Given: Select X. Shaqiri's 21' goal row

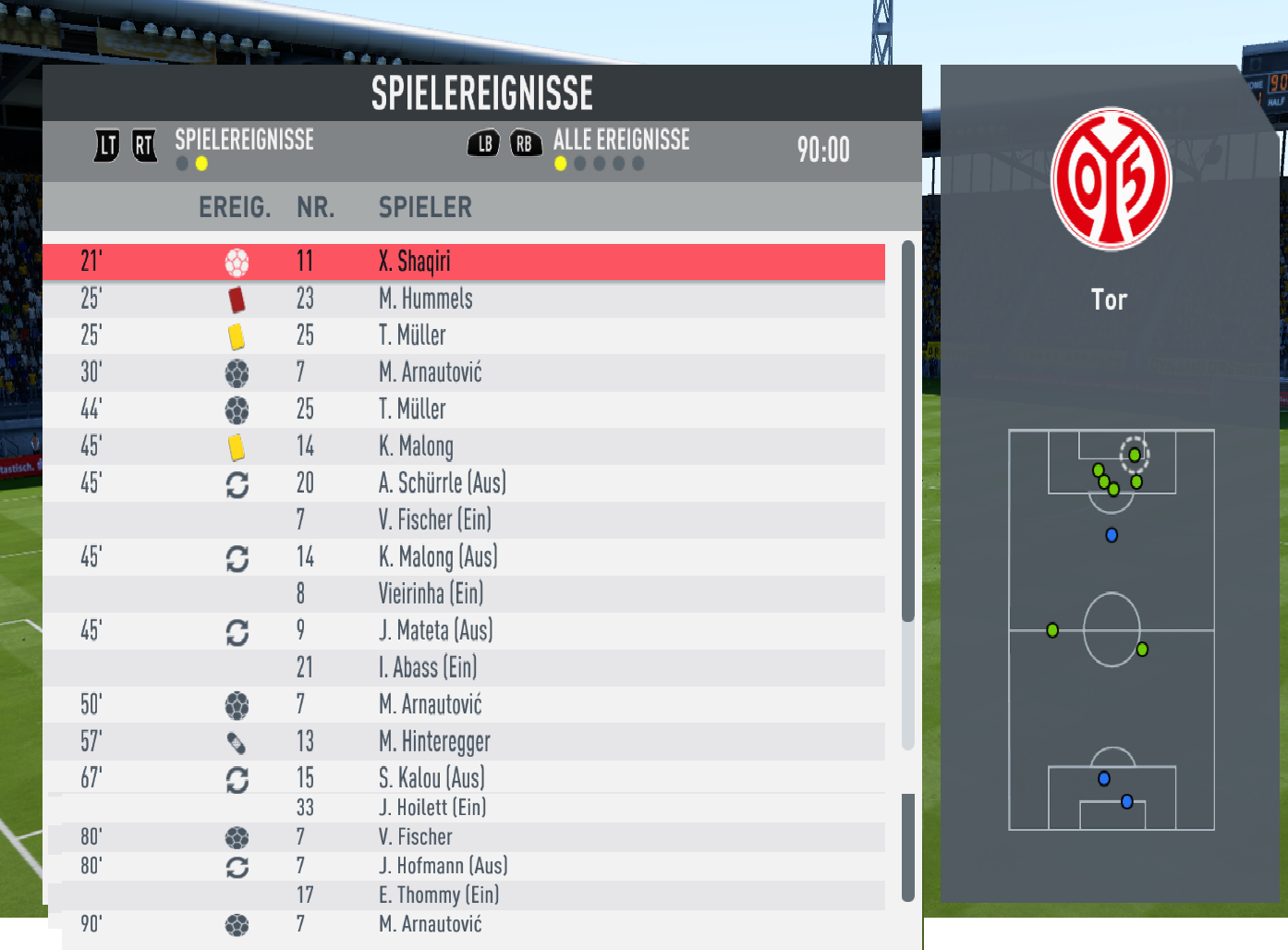Looking at the screenshot, I should 463,262.
